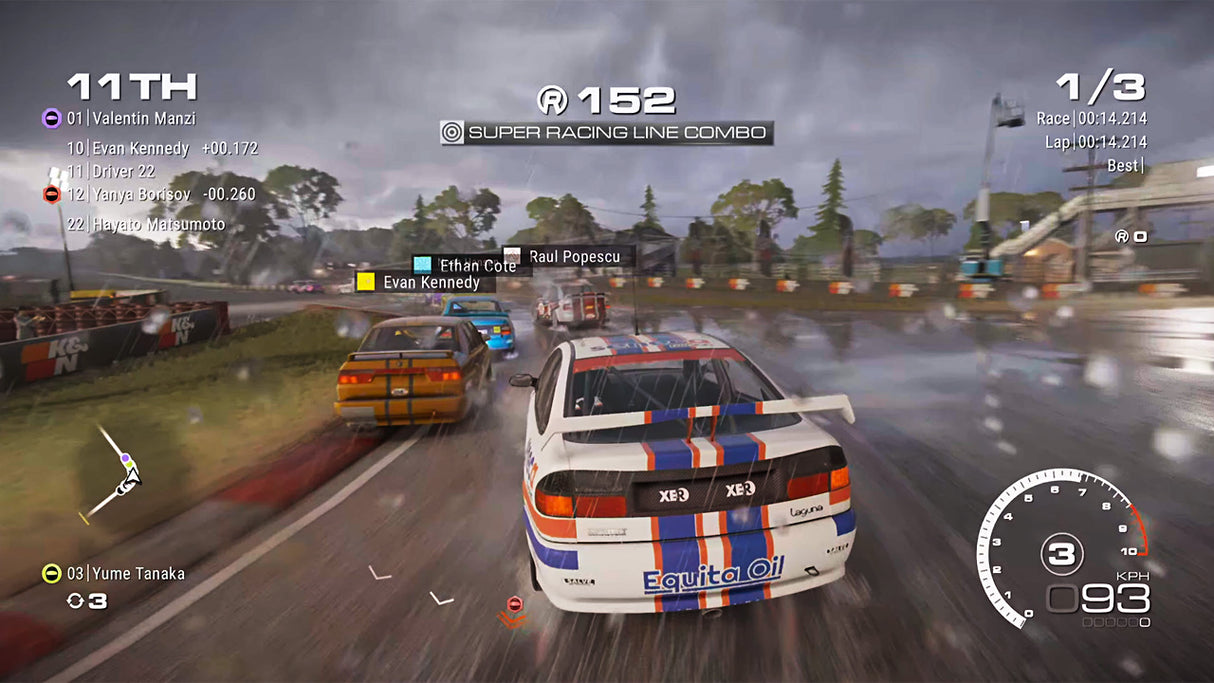This screenshot has width=1214, height=683.
Task: Select Hayato Matsumoto in the leaderboard
Action: [145, 224]
